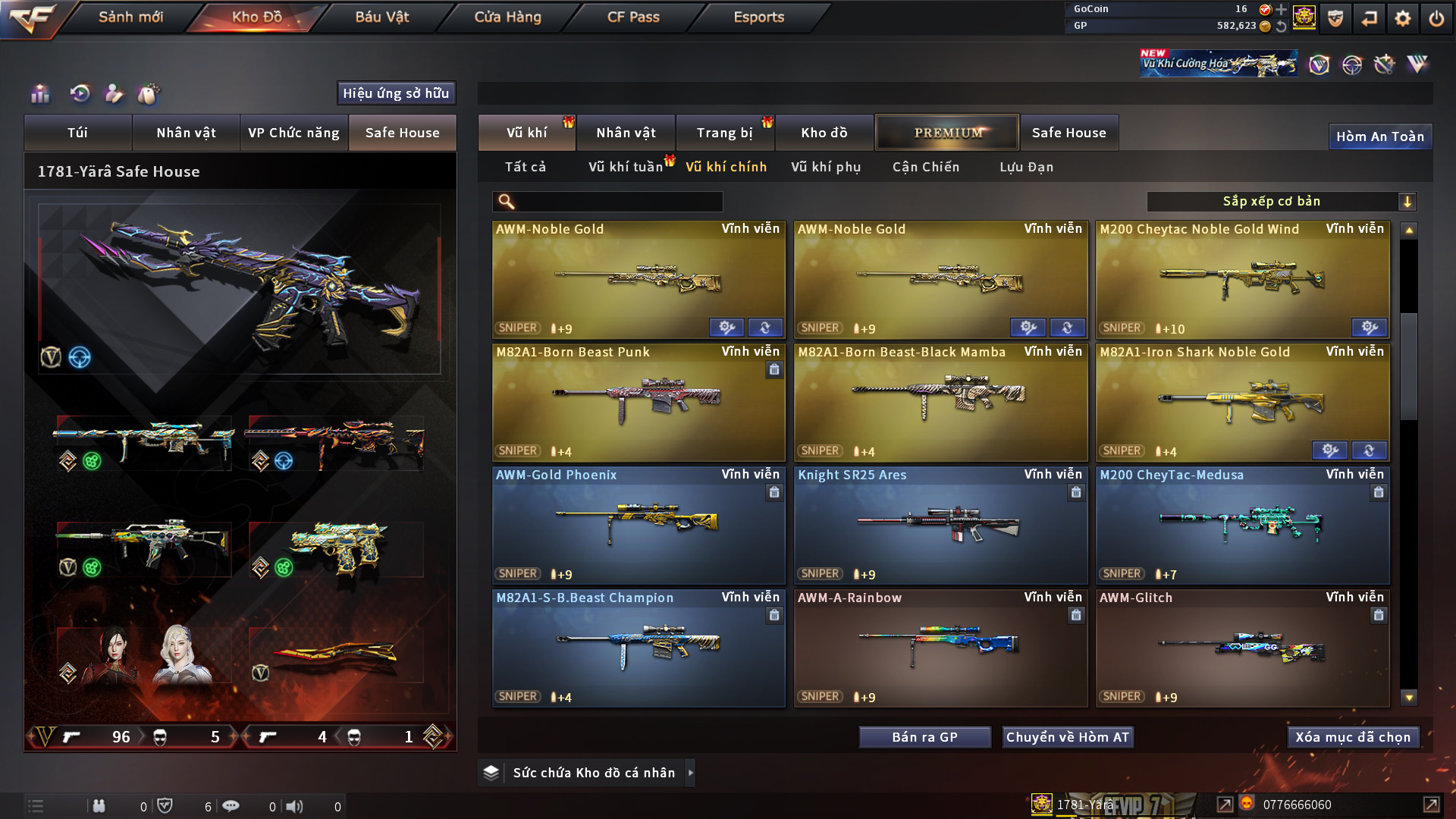
Task: Switch to the VP Chức năng tab
Action: [293, 133]
